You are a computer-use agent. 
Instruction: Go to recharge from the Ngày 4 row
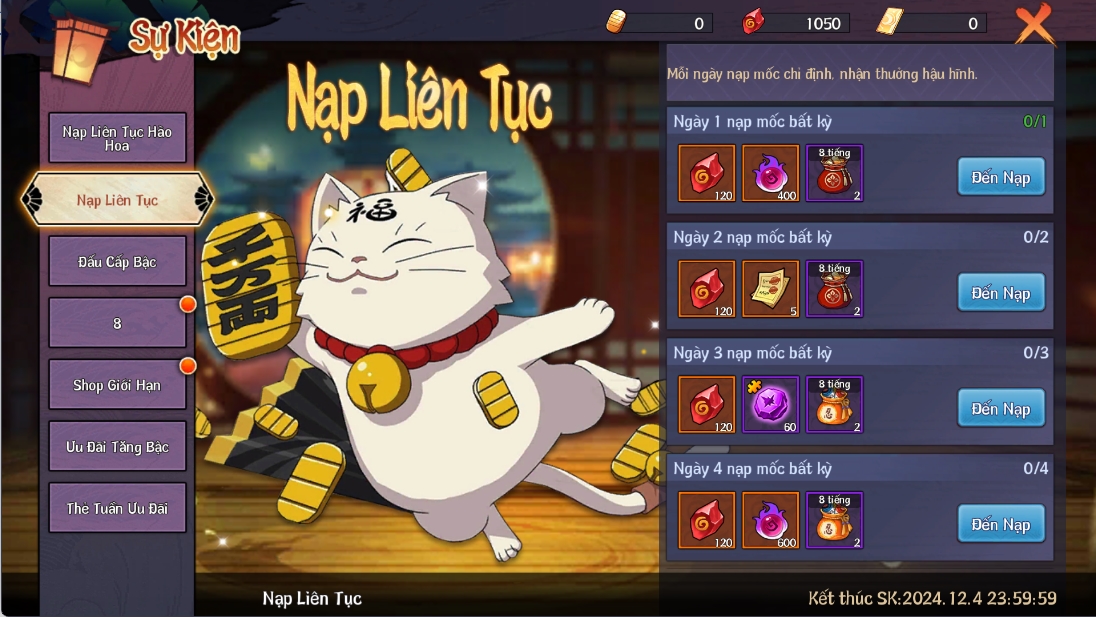point(1000,524)
